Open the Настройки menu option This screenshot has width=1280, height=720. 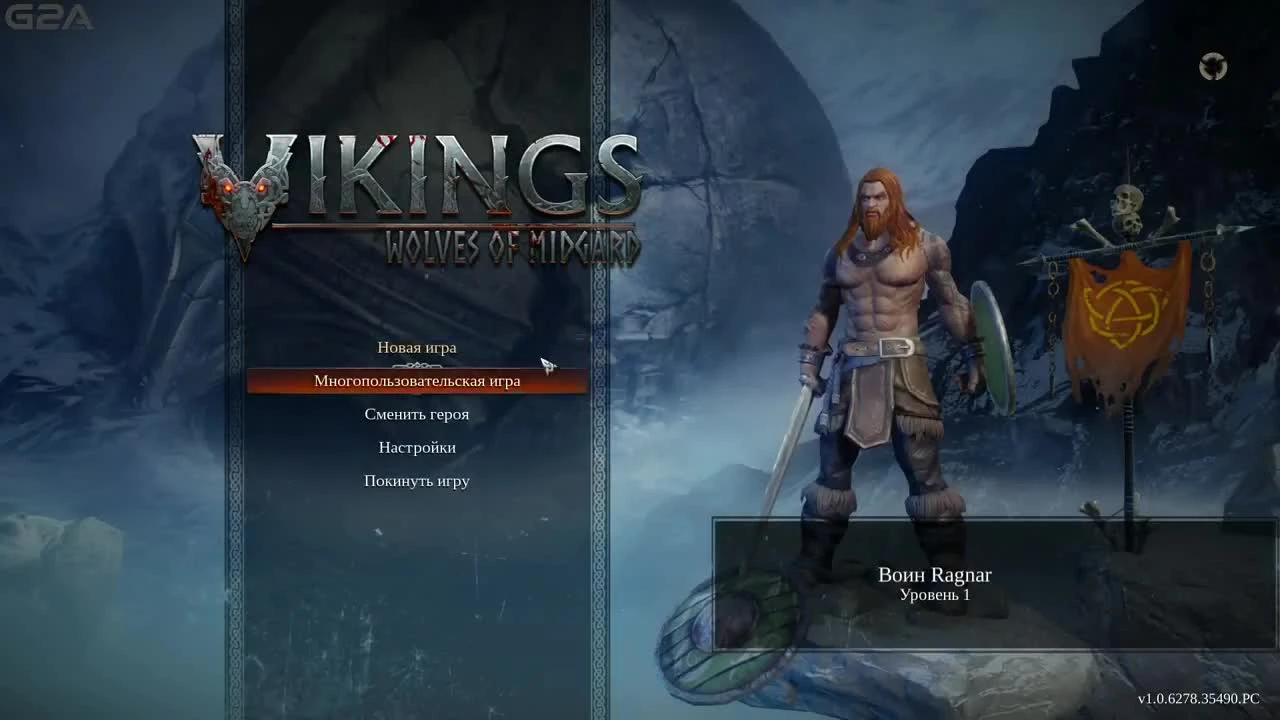(x=416, y=447)
